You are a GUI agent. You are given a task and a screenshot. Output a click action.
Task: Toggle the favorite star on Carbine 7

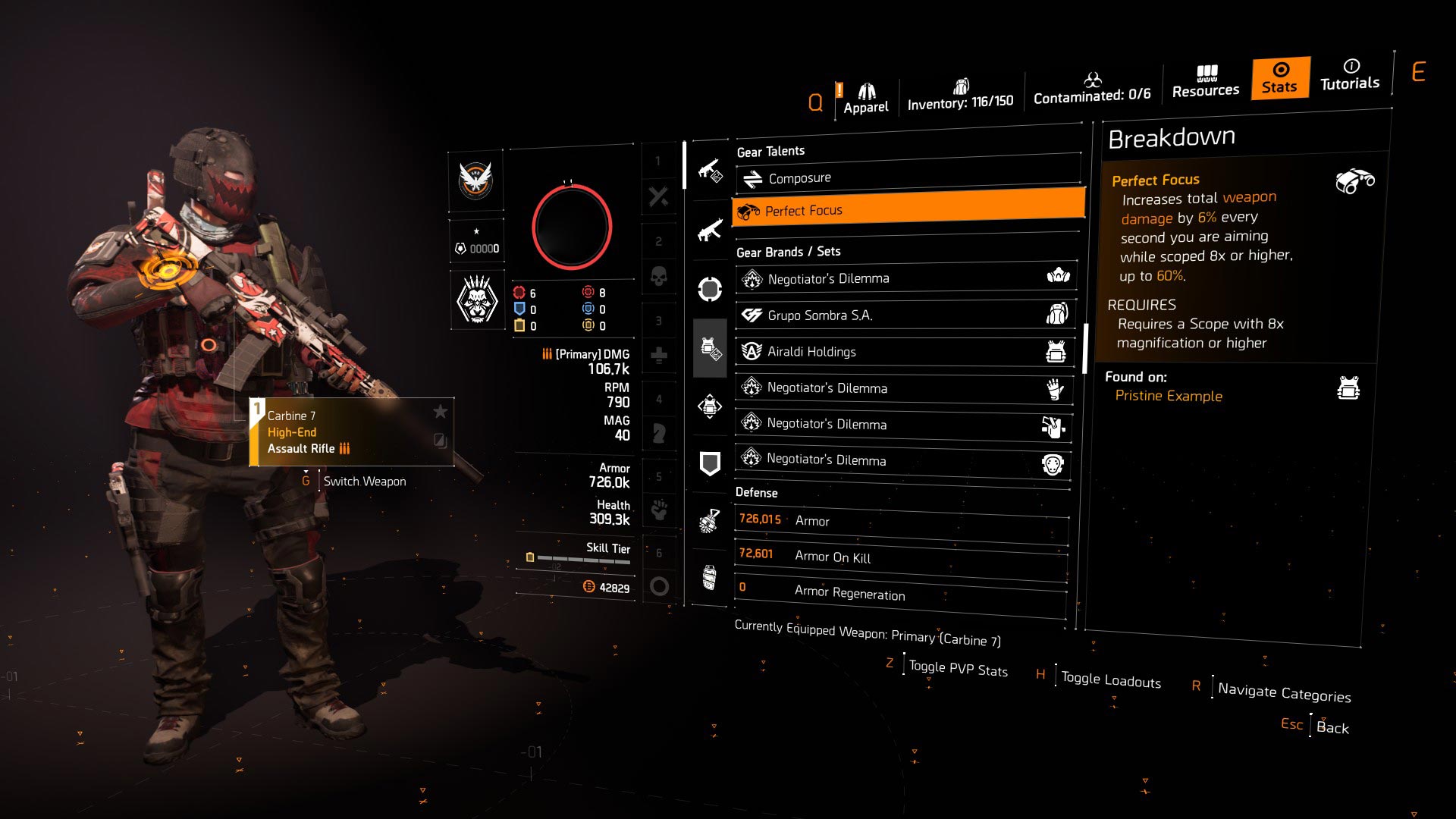coord(440,413)
